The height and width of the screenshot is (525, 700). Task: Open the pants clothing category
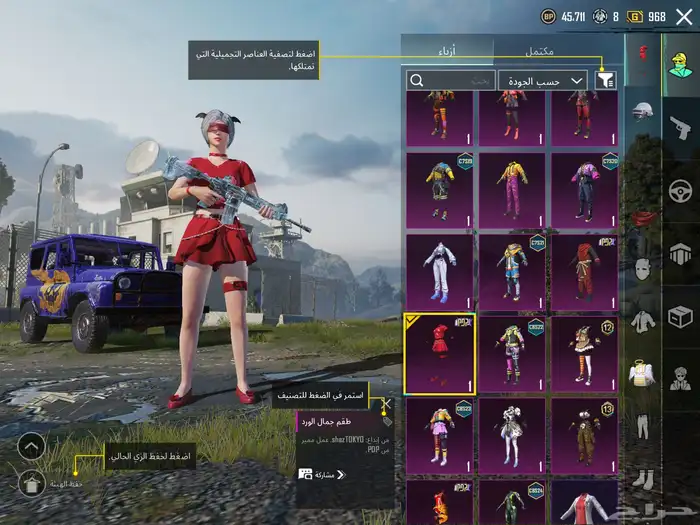point(643,426)
